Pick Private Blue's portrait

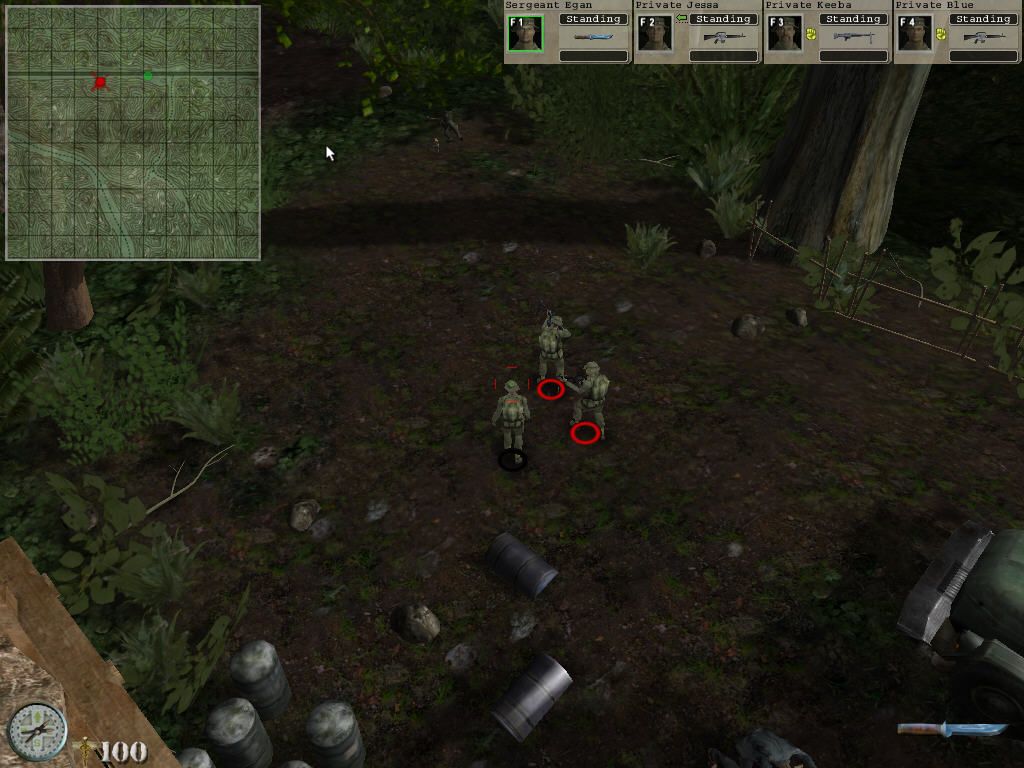[915, 33]
